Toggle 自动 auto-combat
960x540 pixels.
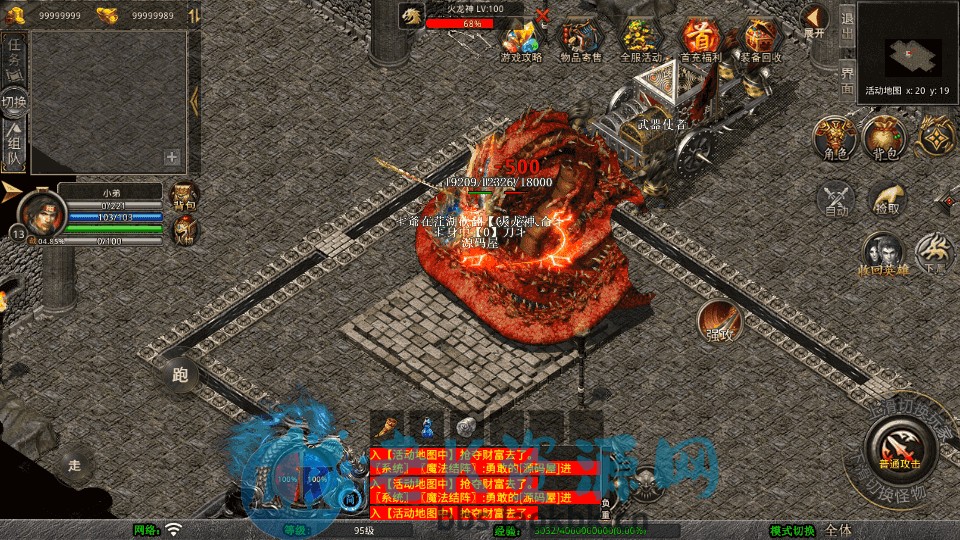(x=836, y=198)
